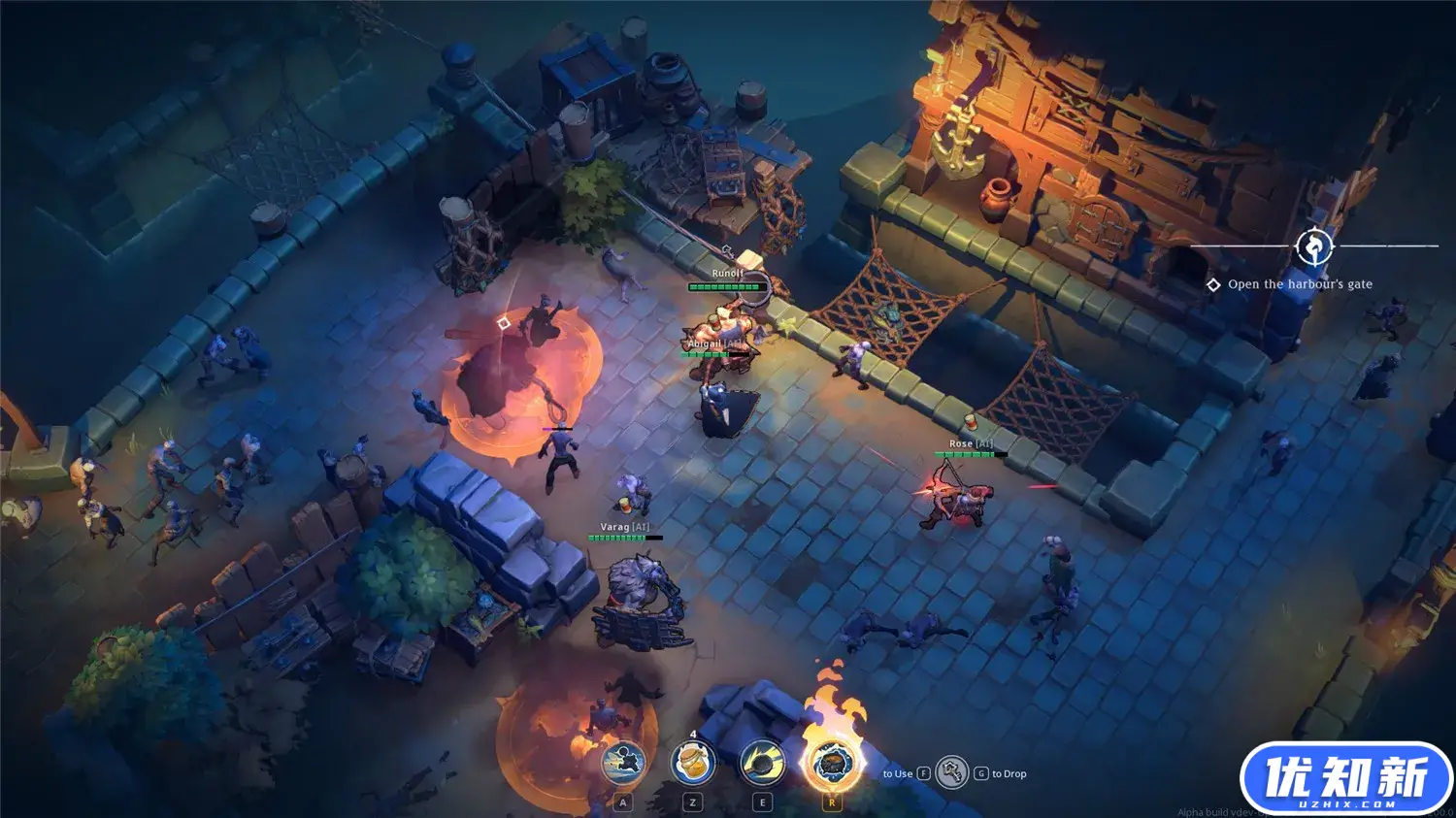Use the honey jar item
Viewport: 1456px width, 818px height.
tap(693, 764)
